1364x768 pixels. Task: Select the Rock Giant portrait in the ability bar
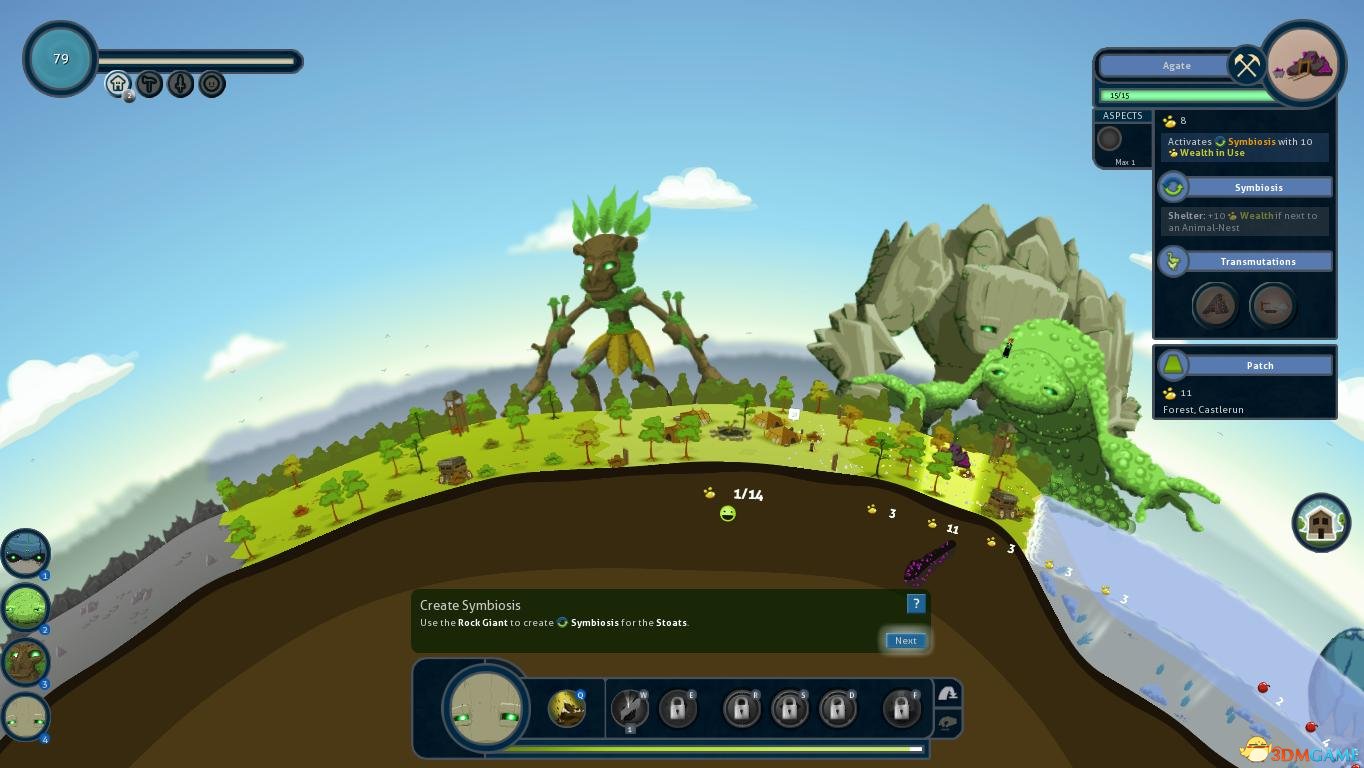pyautogui.click(x=486, y=708)
